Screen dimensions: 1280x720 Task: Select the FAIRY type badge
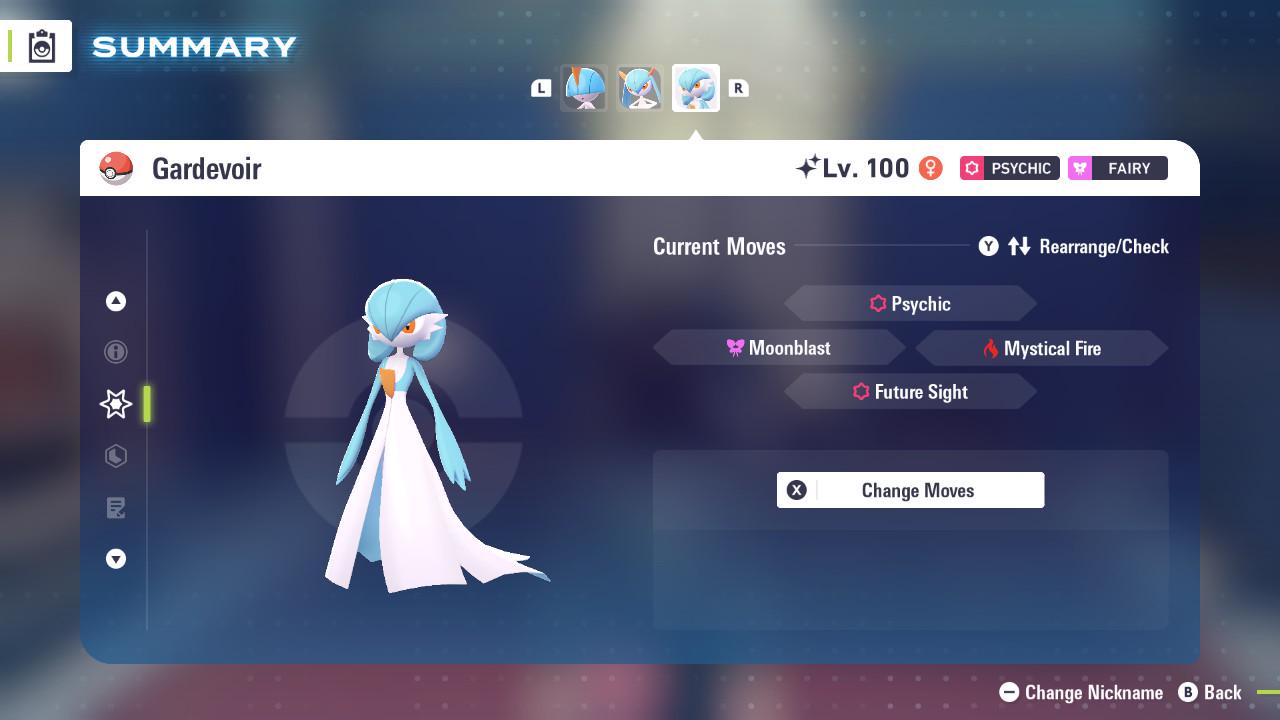coord(1117,168)
